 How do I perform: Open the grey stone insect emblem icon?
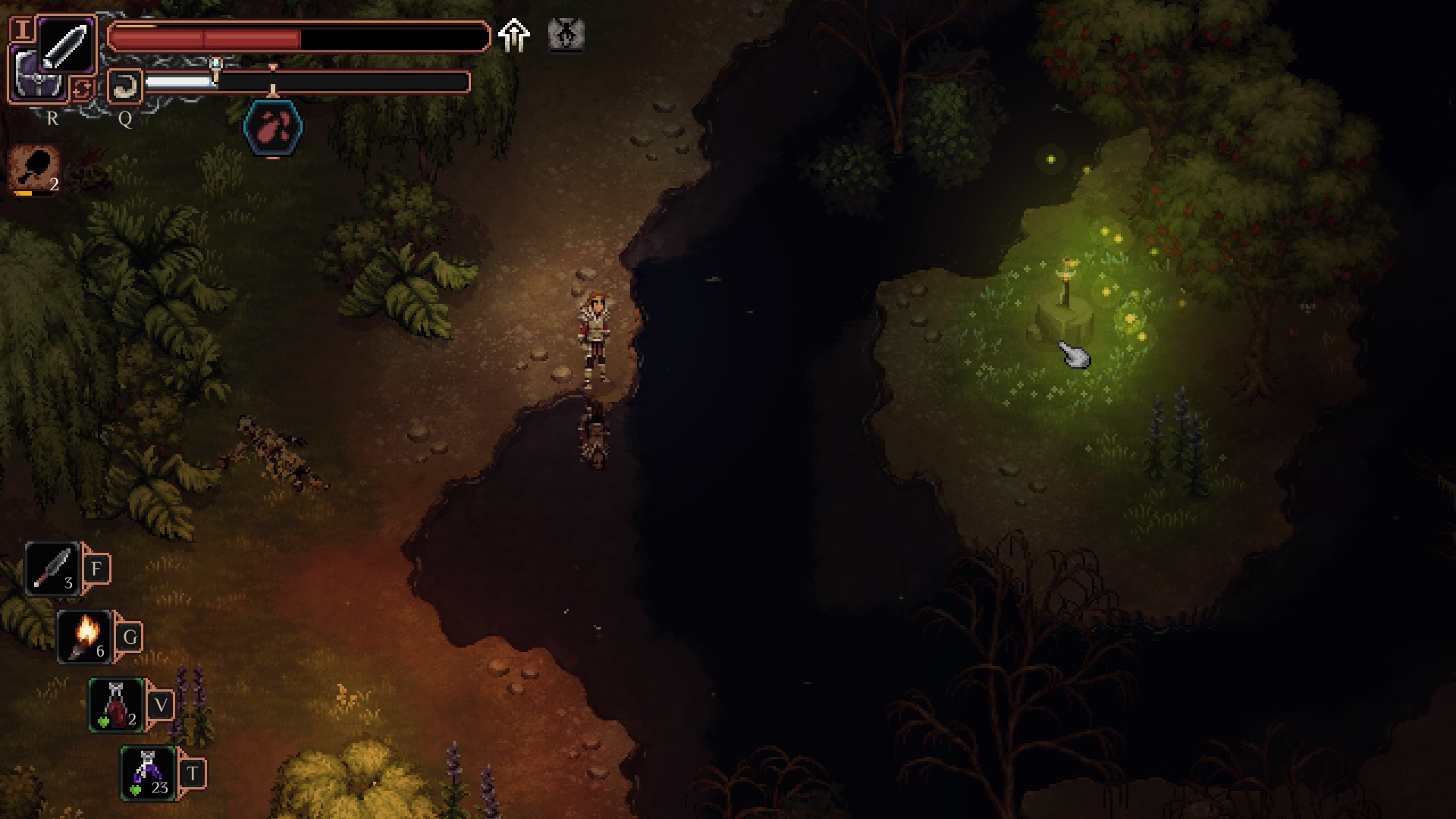tap(566, 35)
